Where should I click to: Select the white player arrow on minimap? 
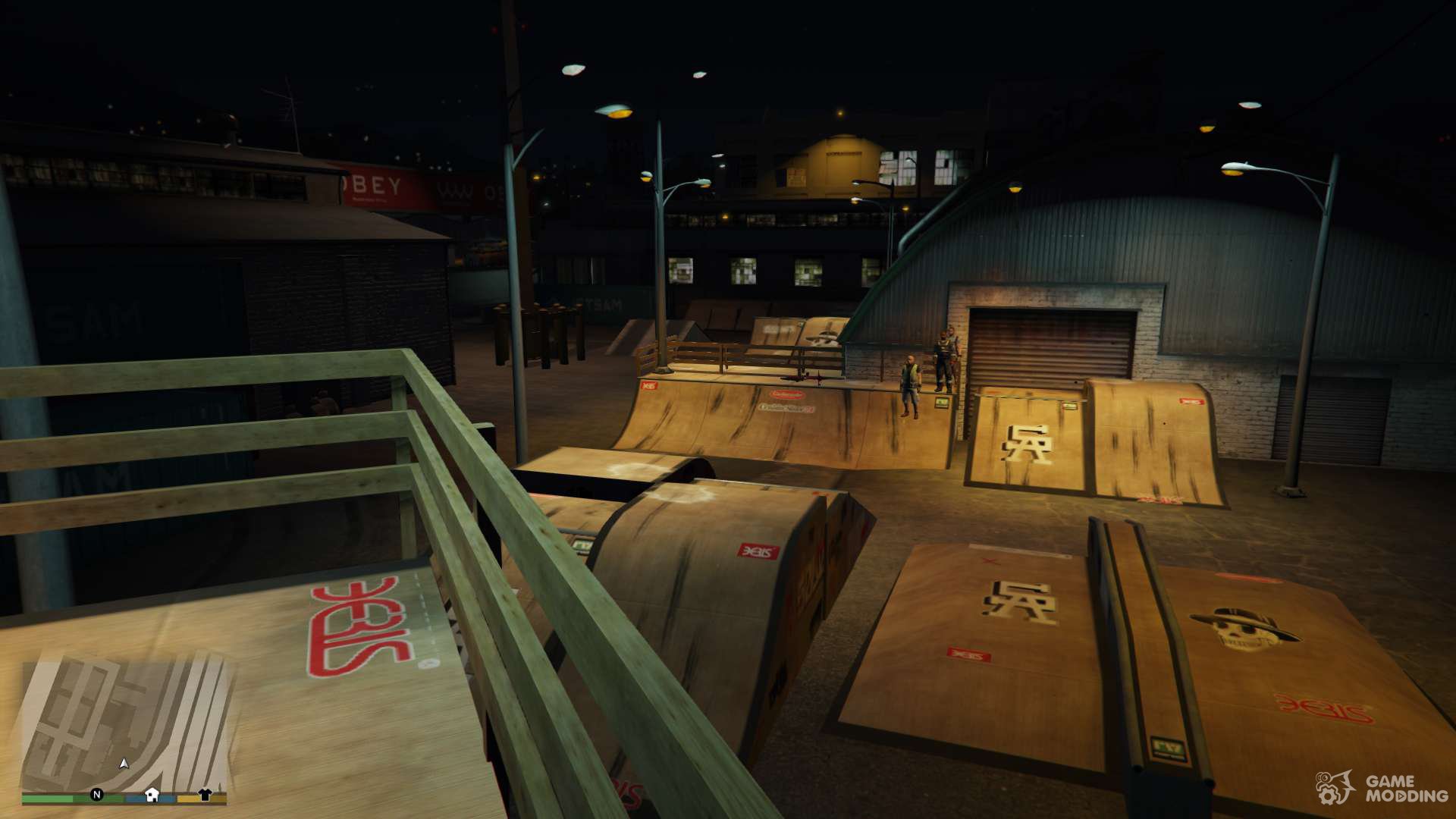(124, 763)
